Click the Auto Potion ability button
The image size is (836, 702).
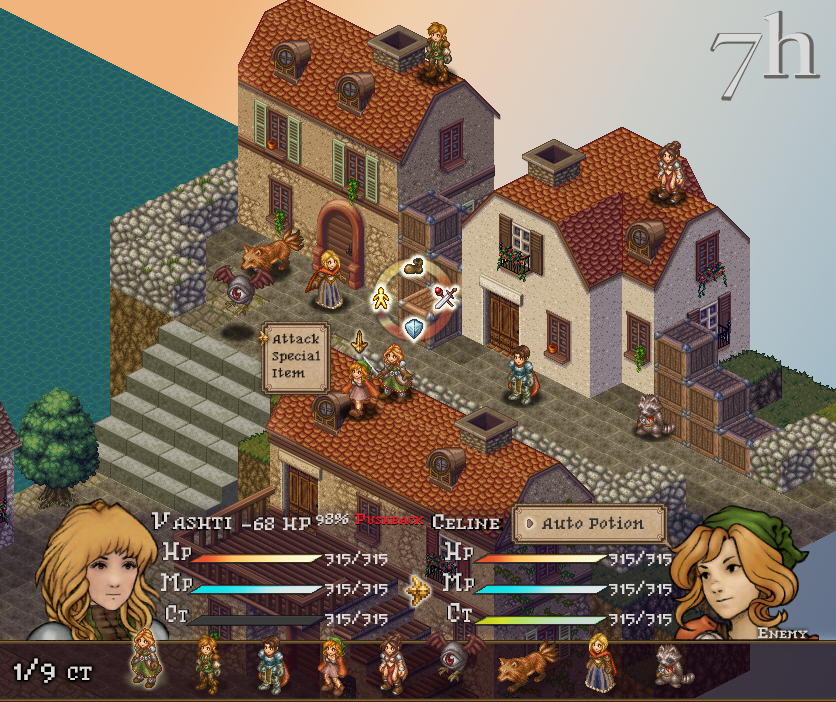coord(590,523)
